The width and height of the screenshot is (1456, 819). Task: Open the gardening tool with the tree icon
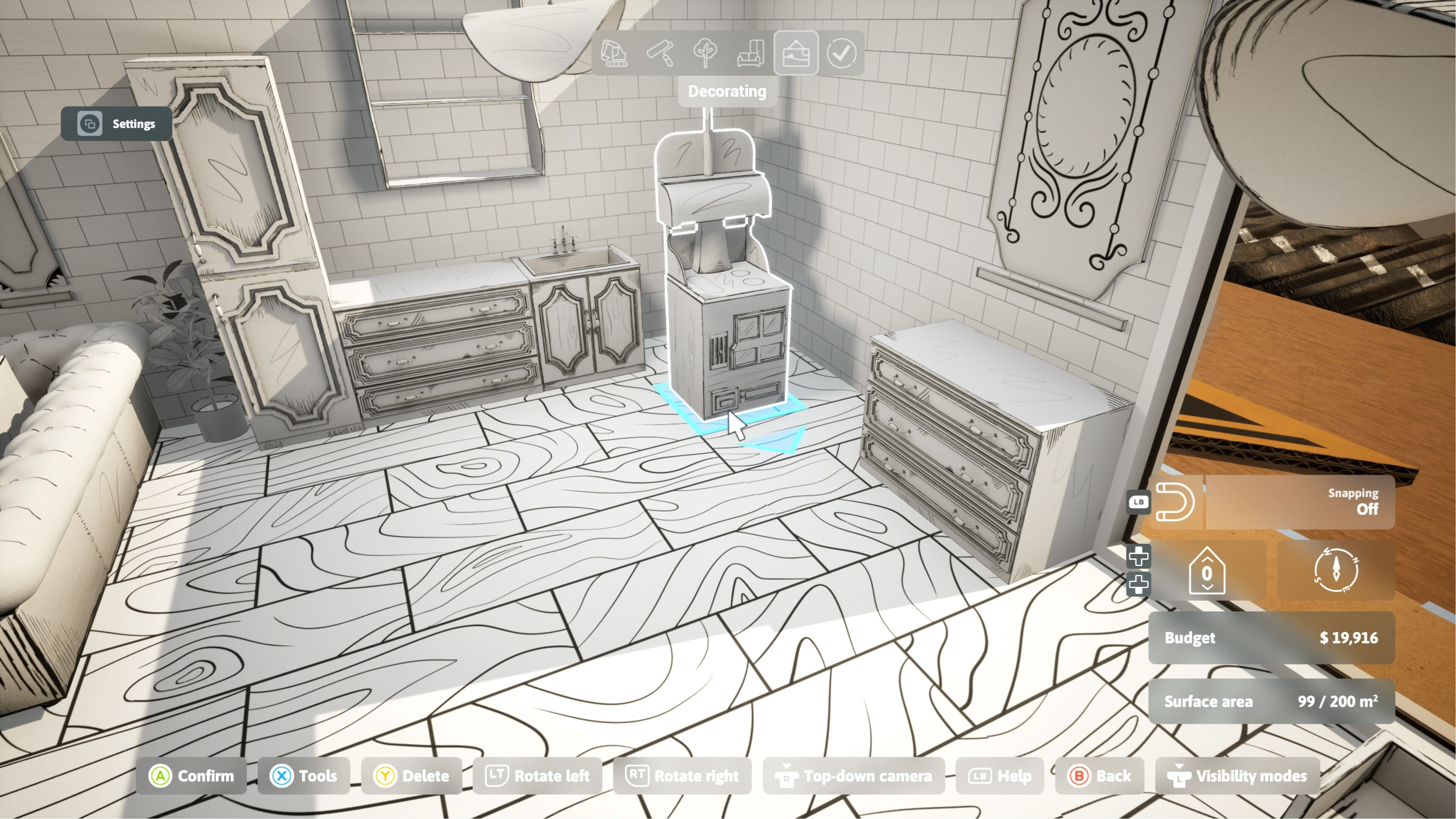pyautogui.click(x=705, y=54)
